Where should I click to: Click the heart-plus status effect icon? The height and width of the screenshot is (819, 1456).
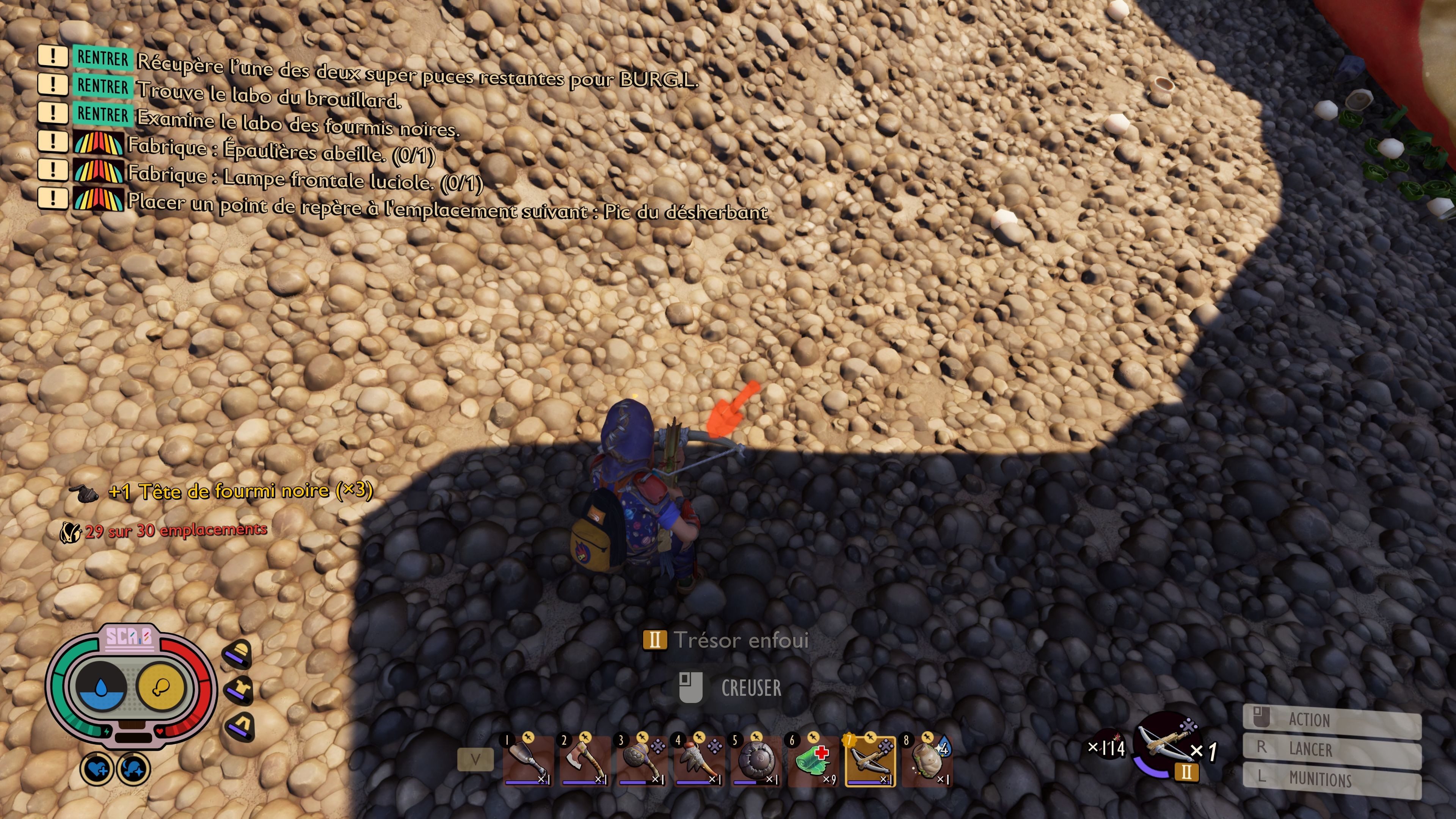pos(97,769)
